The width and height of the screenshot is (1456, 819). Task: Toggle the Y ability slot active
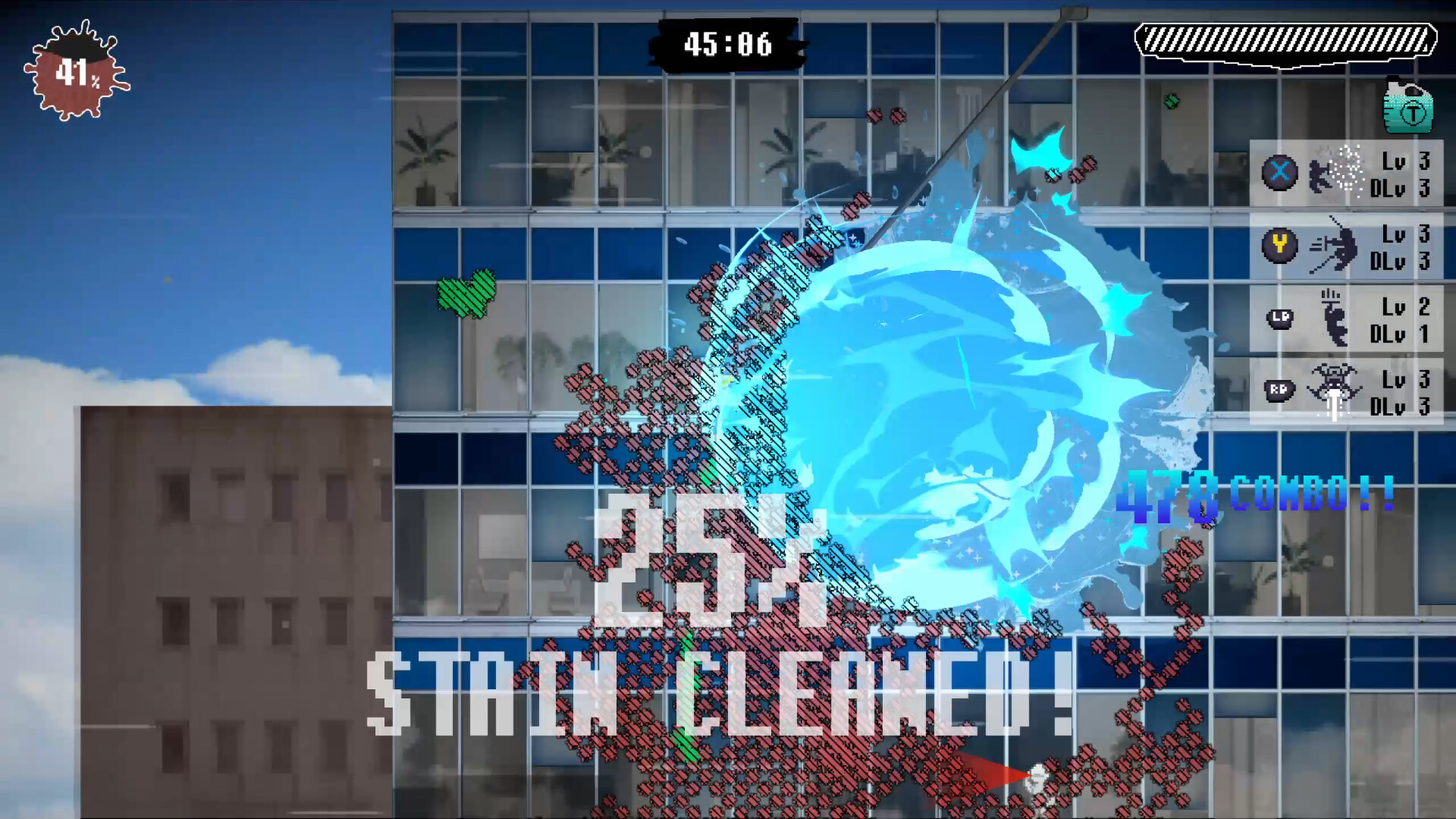[x=1346, y=246]
